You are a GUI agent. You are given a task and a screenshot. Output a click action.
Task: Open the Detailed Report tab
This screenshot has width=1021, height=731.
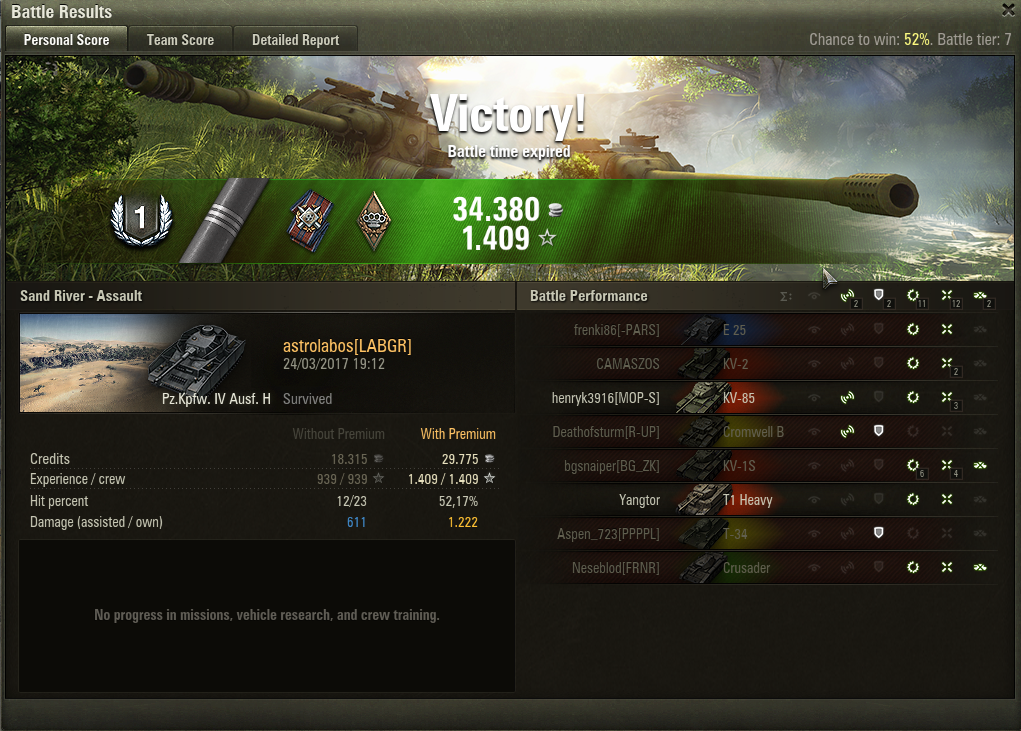pos(295,40)
